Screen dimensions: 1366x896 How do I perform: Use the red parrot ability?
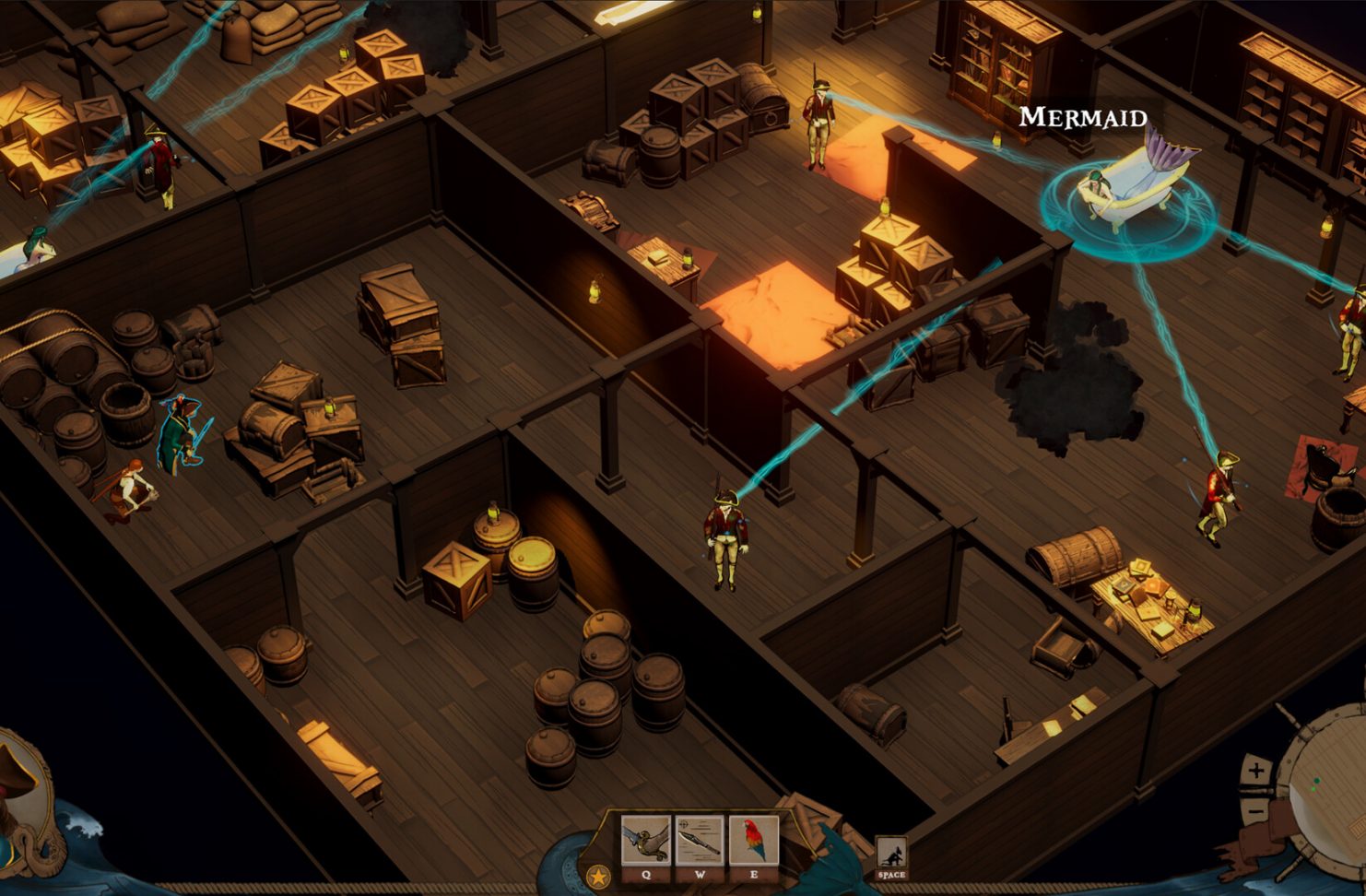pyautogui.click(x=753, y=840)
